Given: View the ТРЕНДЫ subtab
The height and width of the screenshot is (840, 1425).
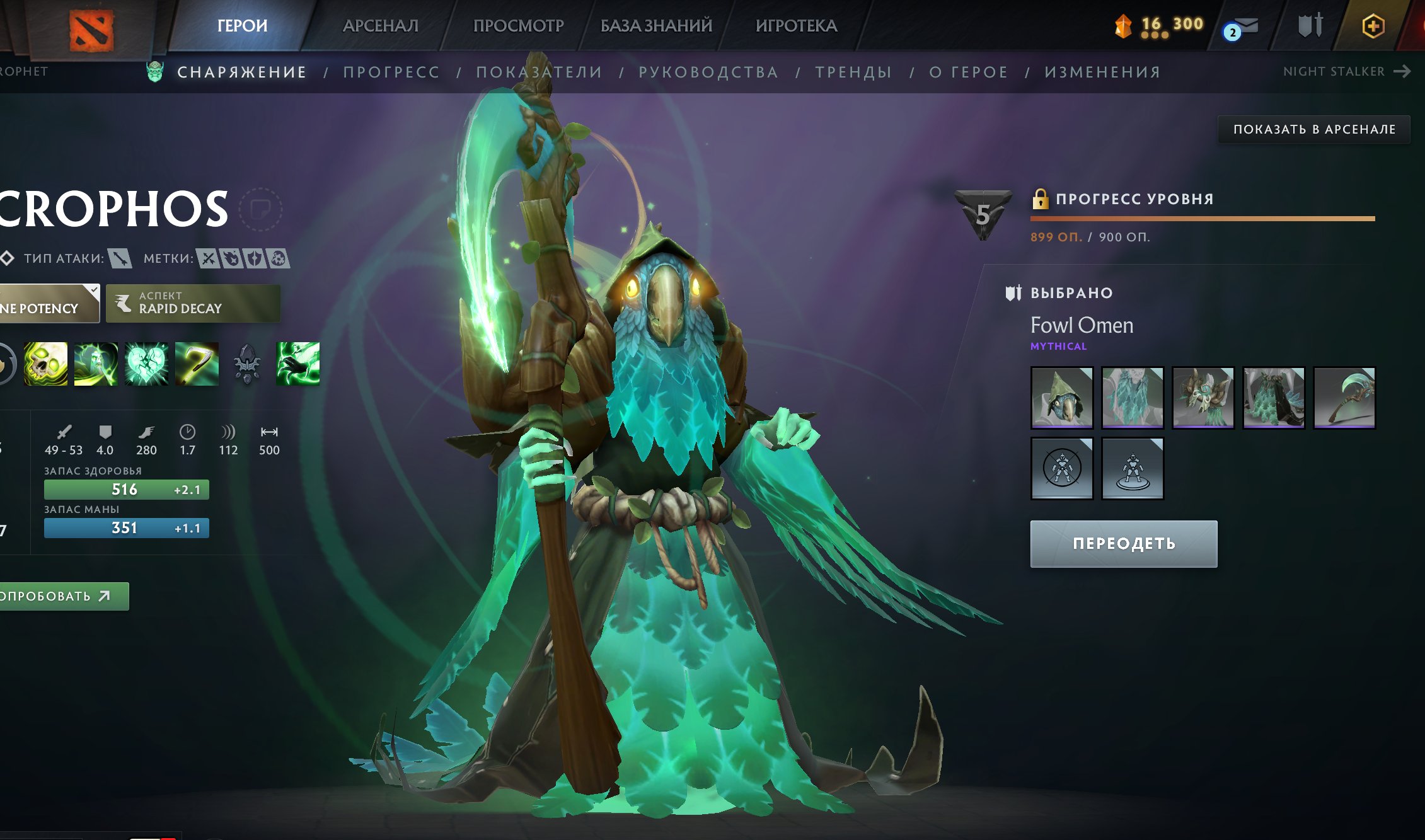Looking at the screenshot, I should tap(853, 72).
